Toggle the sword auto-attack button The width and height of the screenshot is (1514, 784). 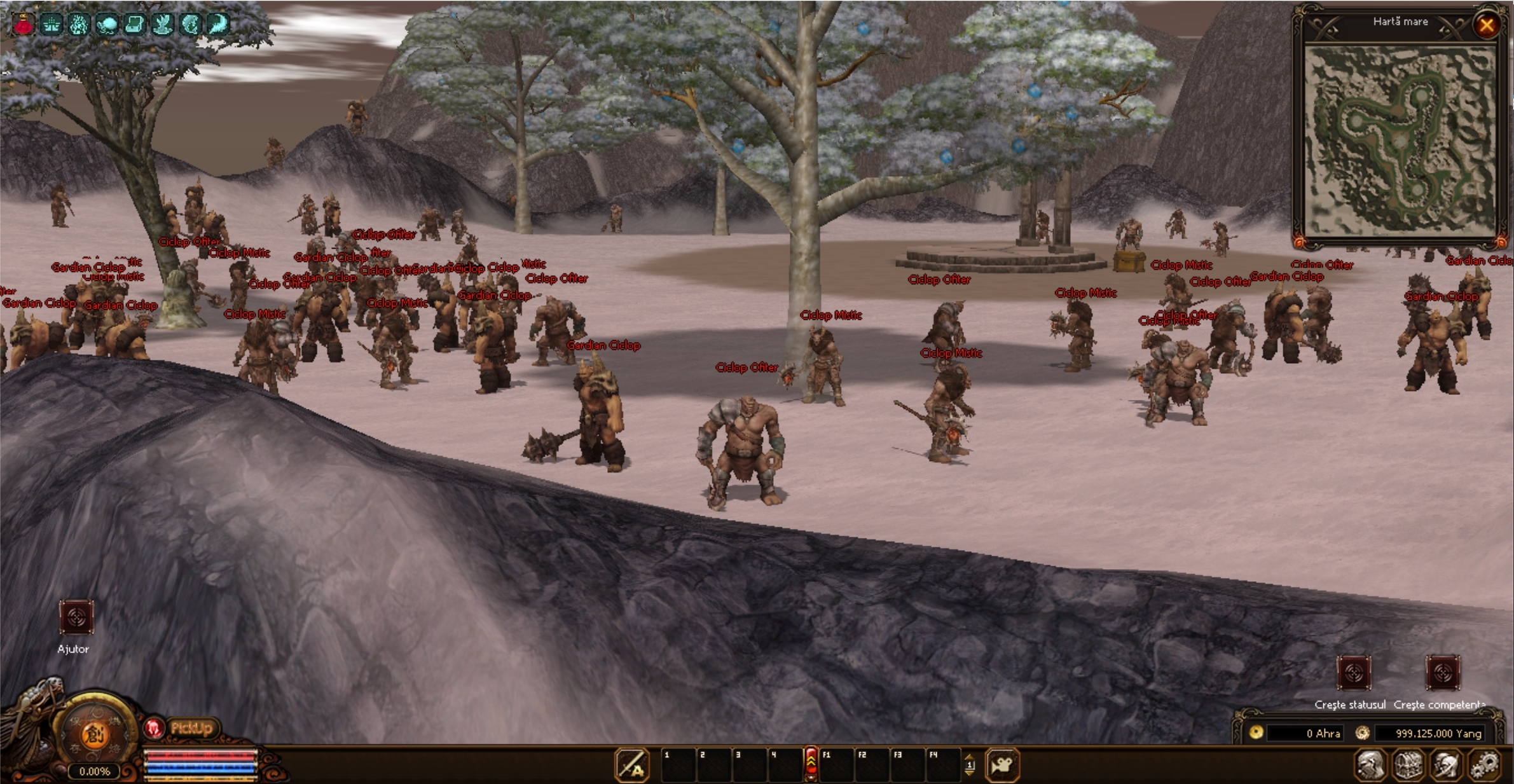click(x=631, y=764)
